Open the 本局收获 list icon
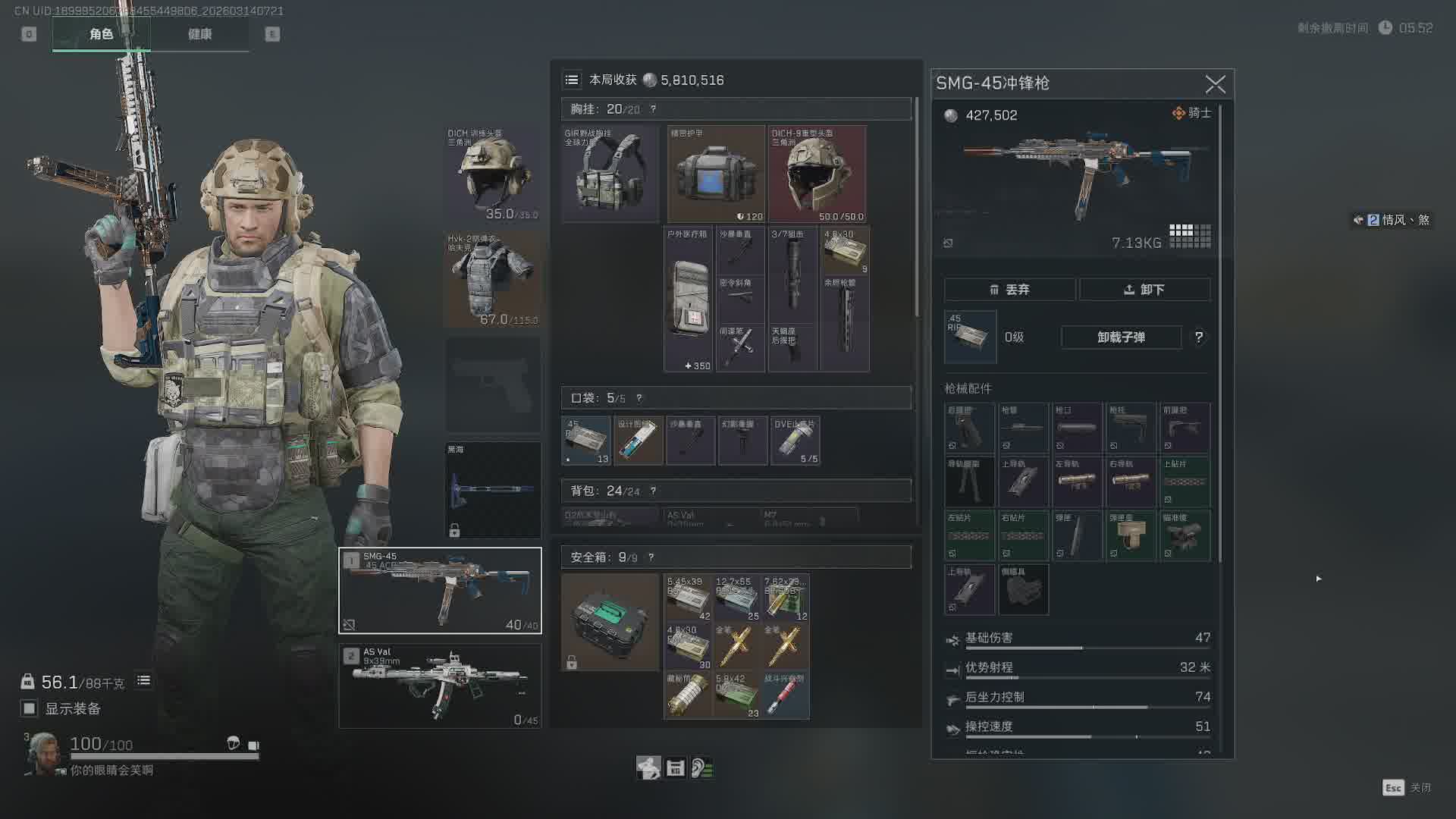Viewport: 1456px width, 819px height. (x=572, y=80)
